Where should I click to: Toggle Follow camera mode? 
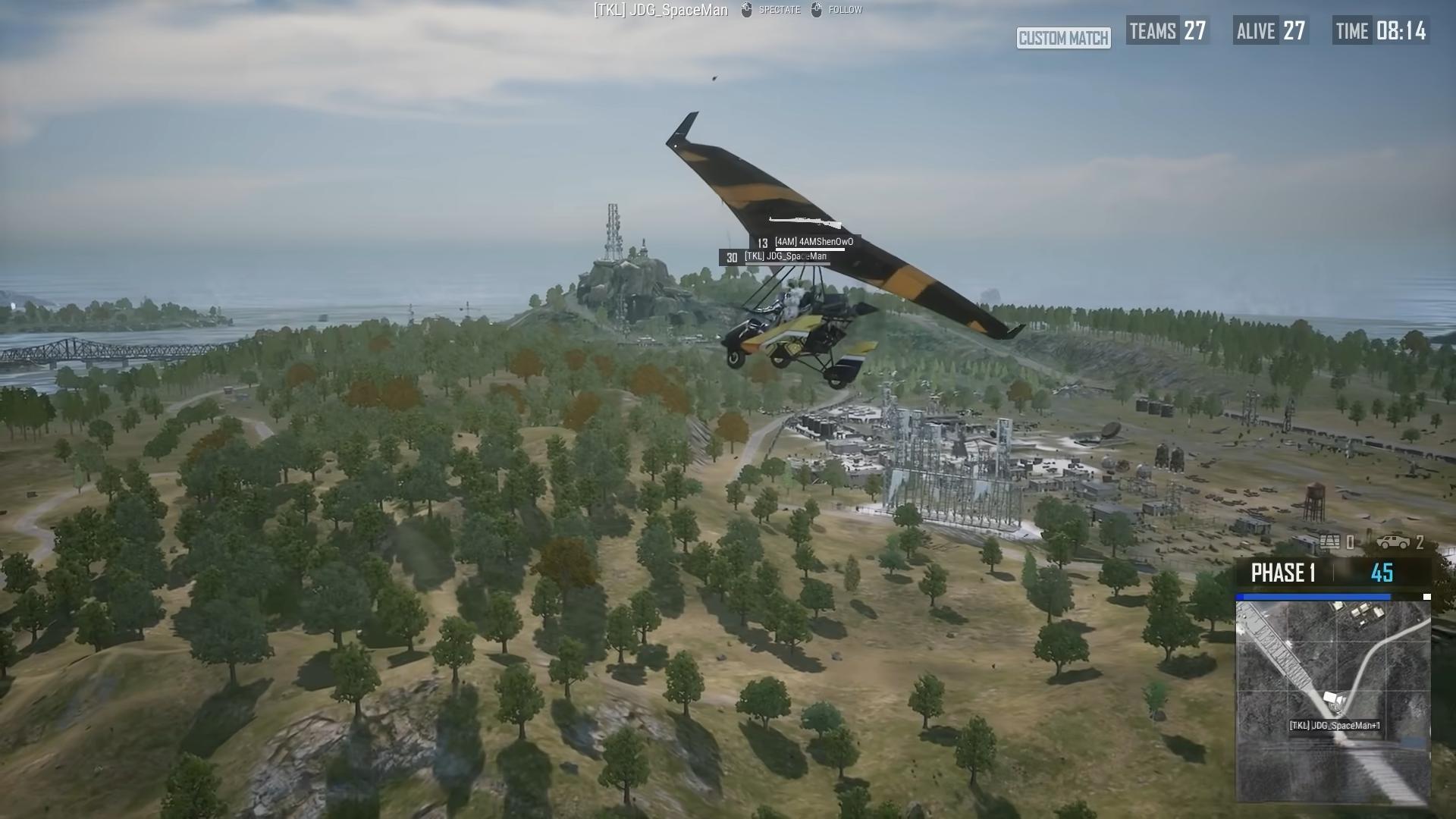click(x=847, y=10)
